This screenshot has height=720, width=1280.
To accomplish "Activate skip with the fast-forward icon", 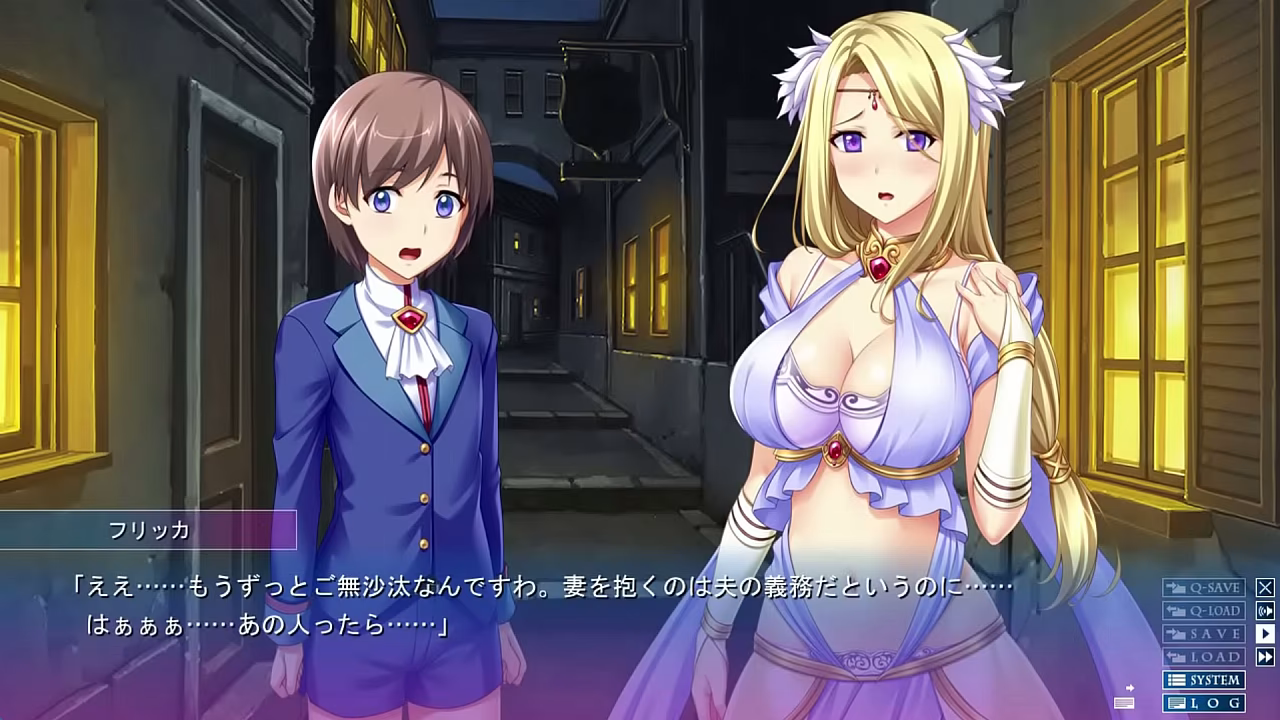I will coord(1265,657).
